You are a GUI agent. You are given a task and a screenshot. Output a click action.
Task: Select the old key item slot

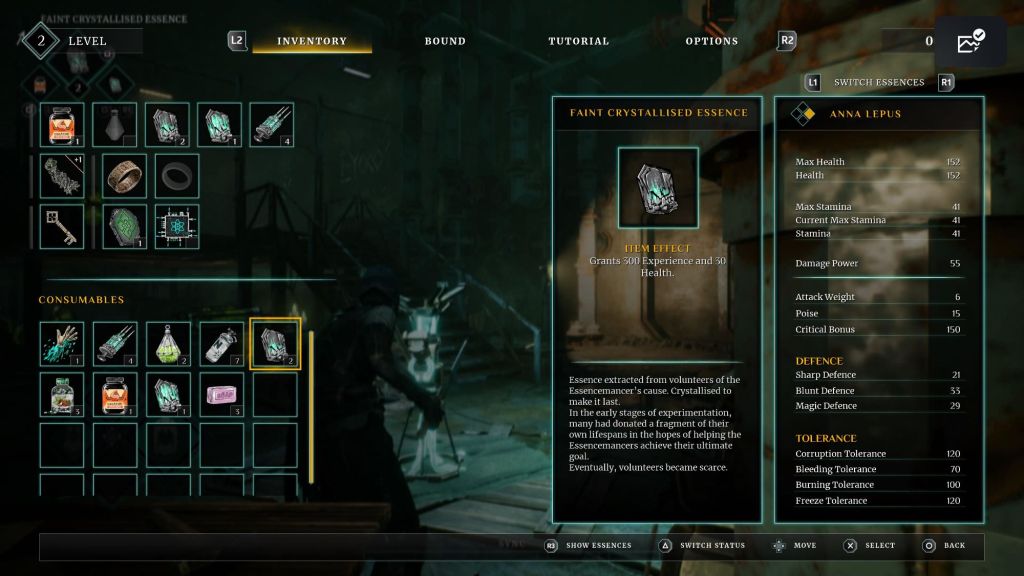tap(62, 227)
